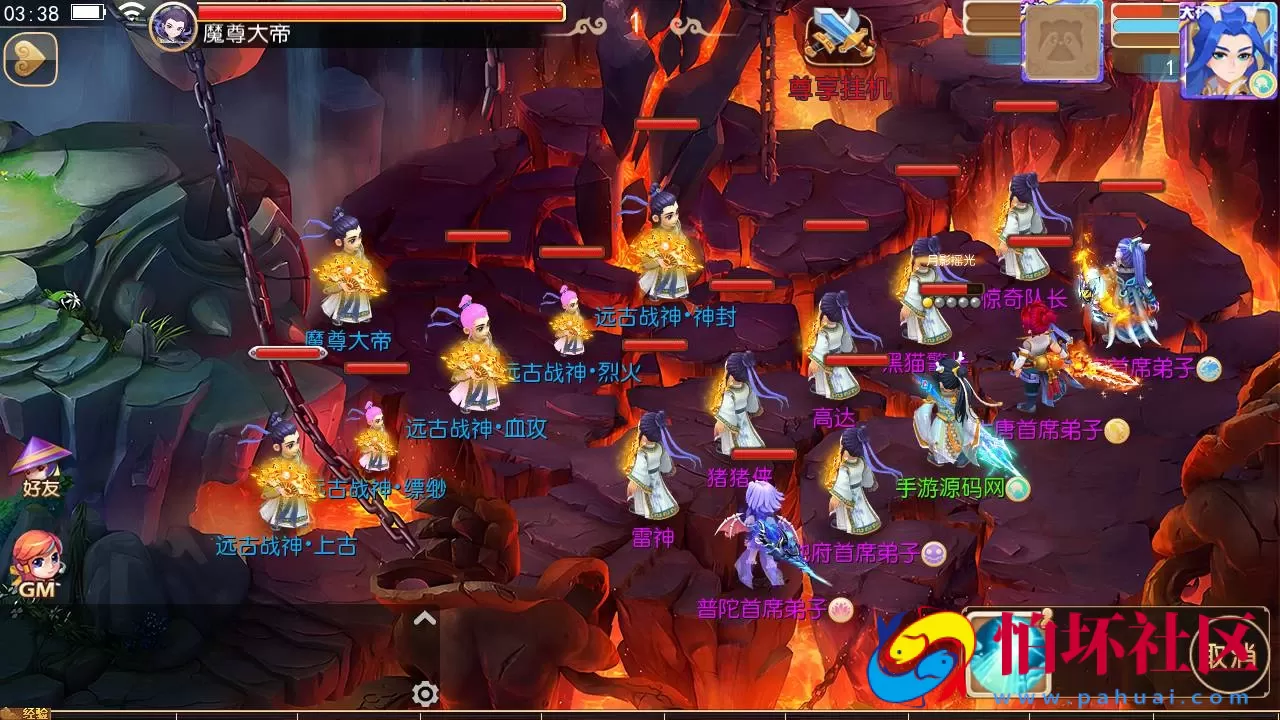Select your avatar portrait 魔尊大帝 top-left

[172, 32]
